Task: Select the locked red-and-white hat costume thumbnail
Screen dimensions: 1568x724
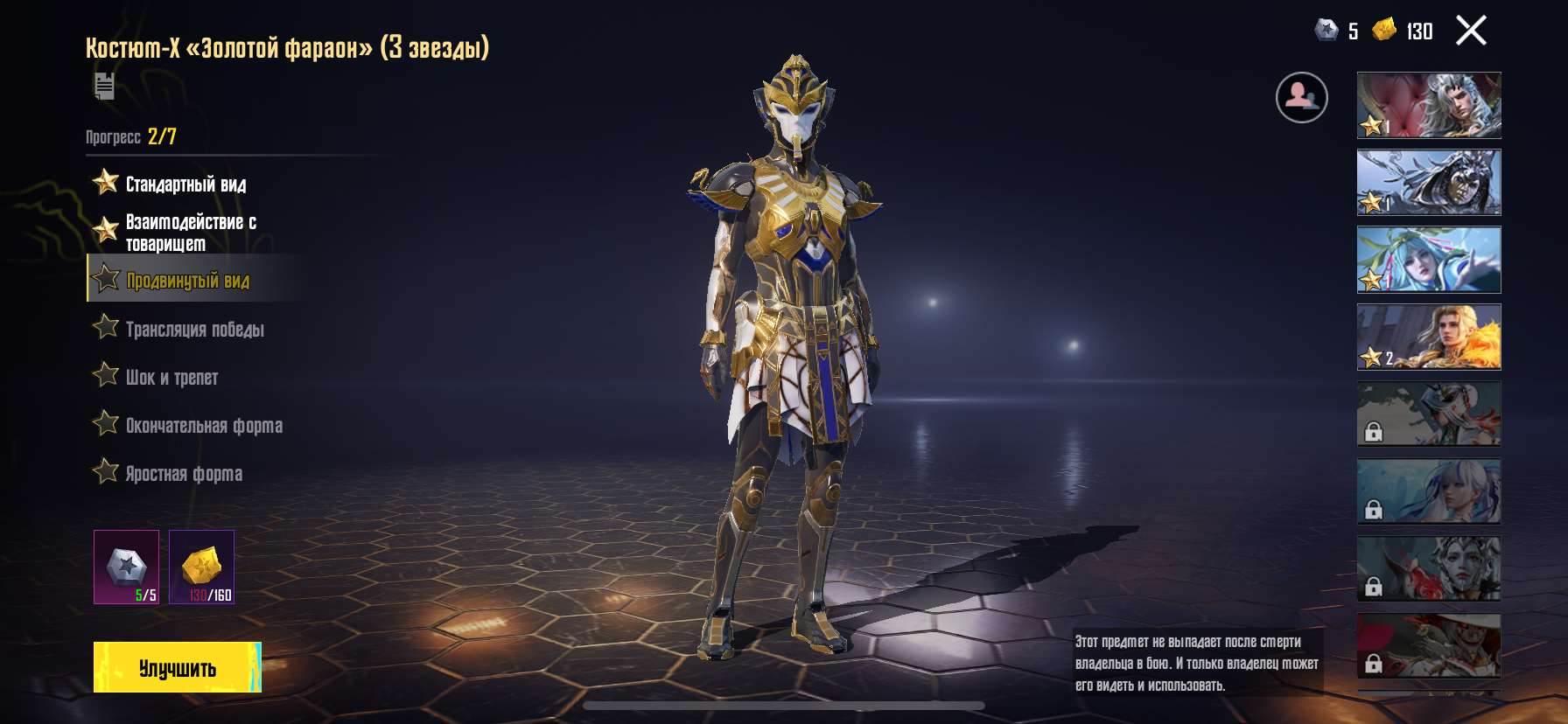Action: (1428, 645)
